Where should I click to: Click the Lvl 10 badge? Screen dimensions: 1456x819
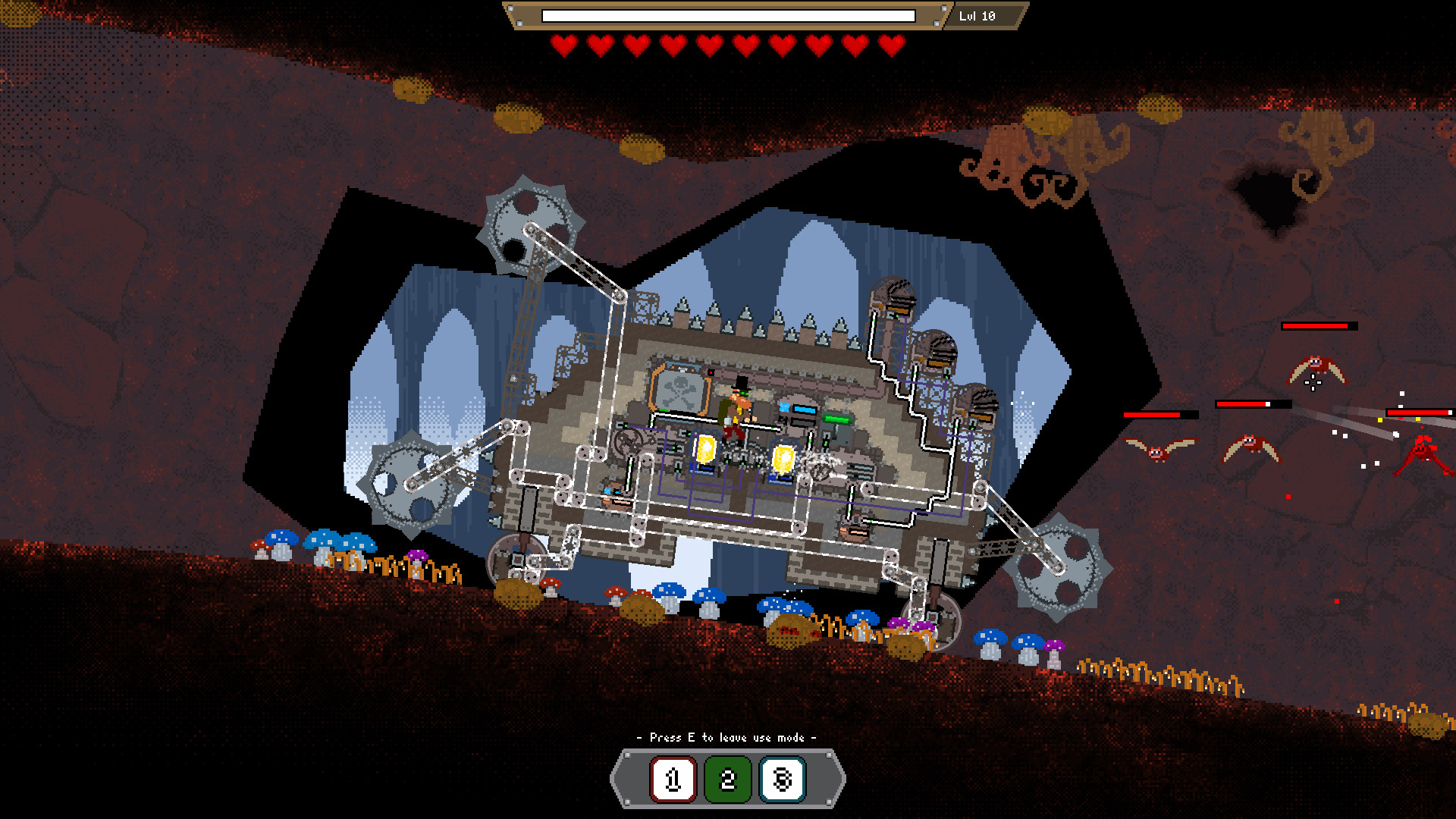[975, 15]
